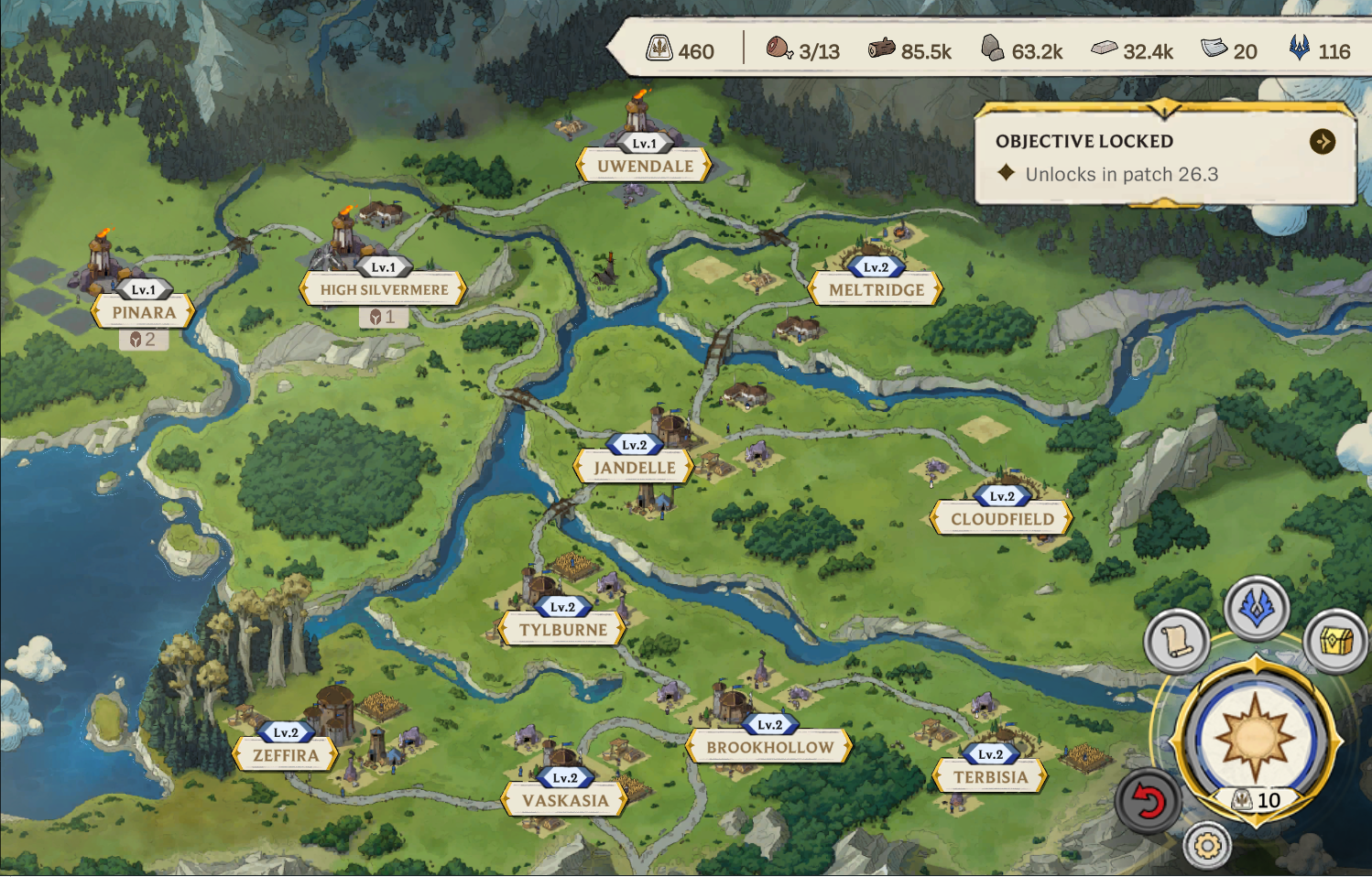The width and height of the screenshot is (1372, 877).
Task: Select the Meltridge town label
Action: click(877, 290)
